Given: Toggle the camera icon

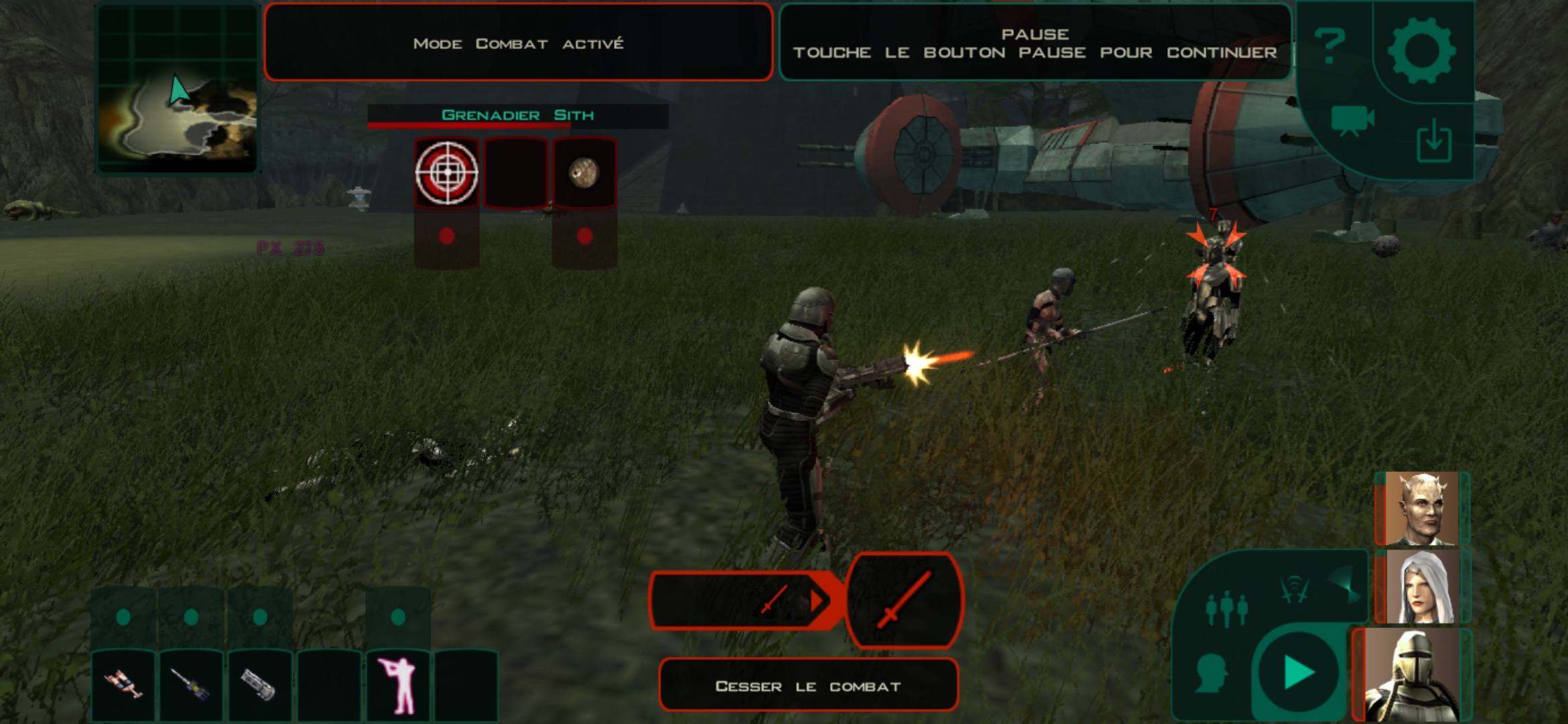Looking at the screenshot, I should [x=1352, y=121].
